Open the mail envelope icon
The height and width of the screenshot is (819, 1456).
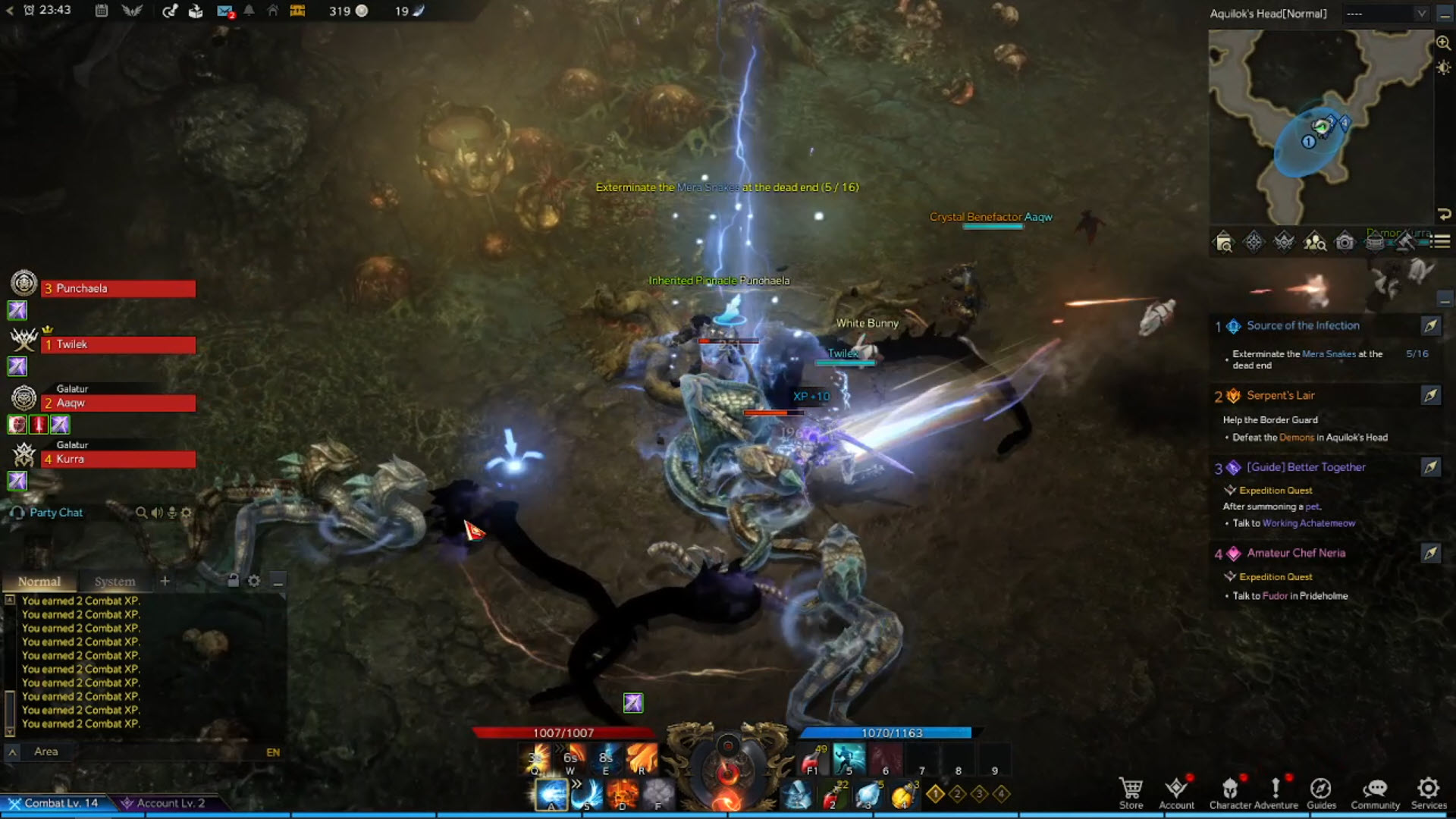224,11
